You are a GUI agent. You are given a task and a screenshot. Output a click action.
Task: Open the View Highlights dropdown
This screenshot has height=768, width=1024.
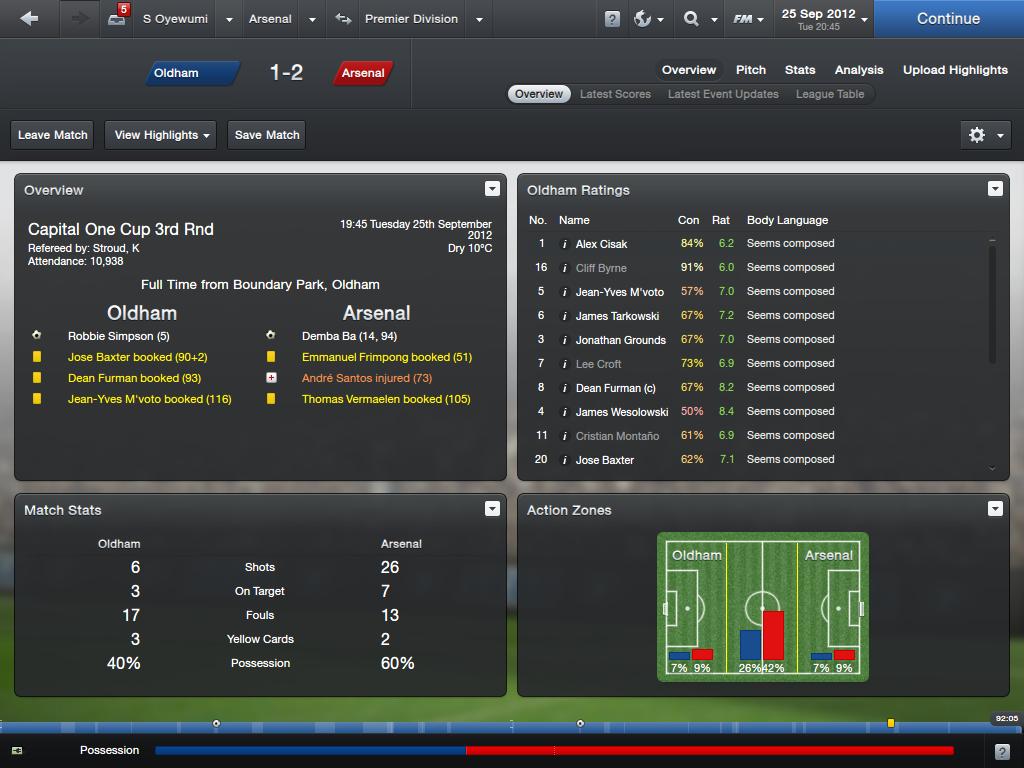point(162,135)
